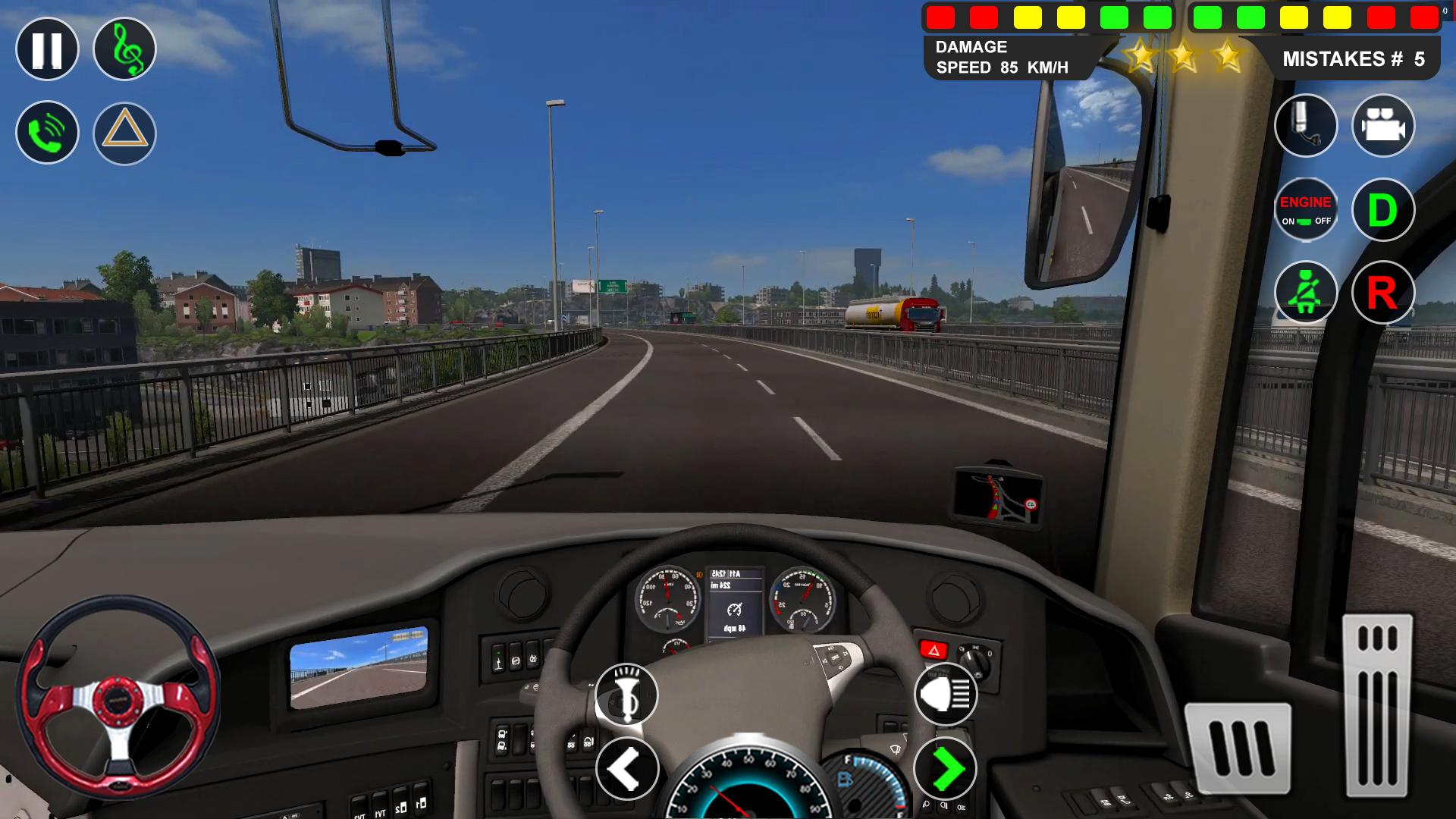Viewport: 1456px width, 819px height.
Task: Toggle the Engine ON/OFF switch
Action: tap(1305, 209)
